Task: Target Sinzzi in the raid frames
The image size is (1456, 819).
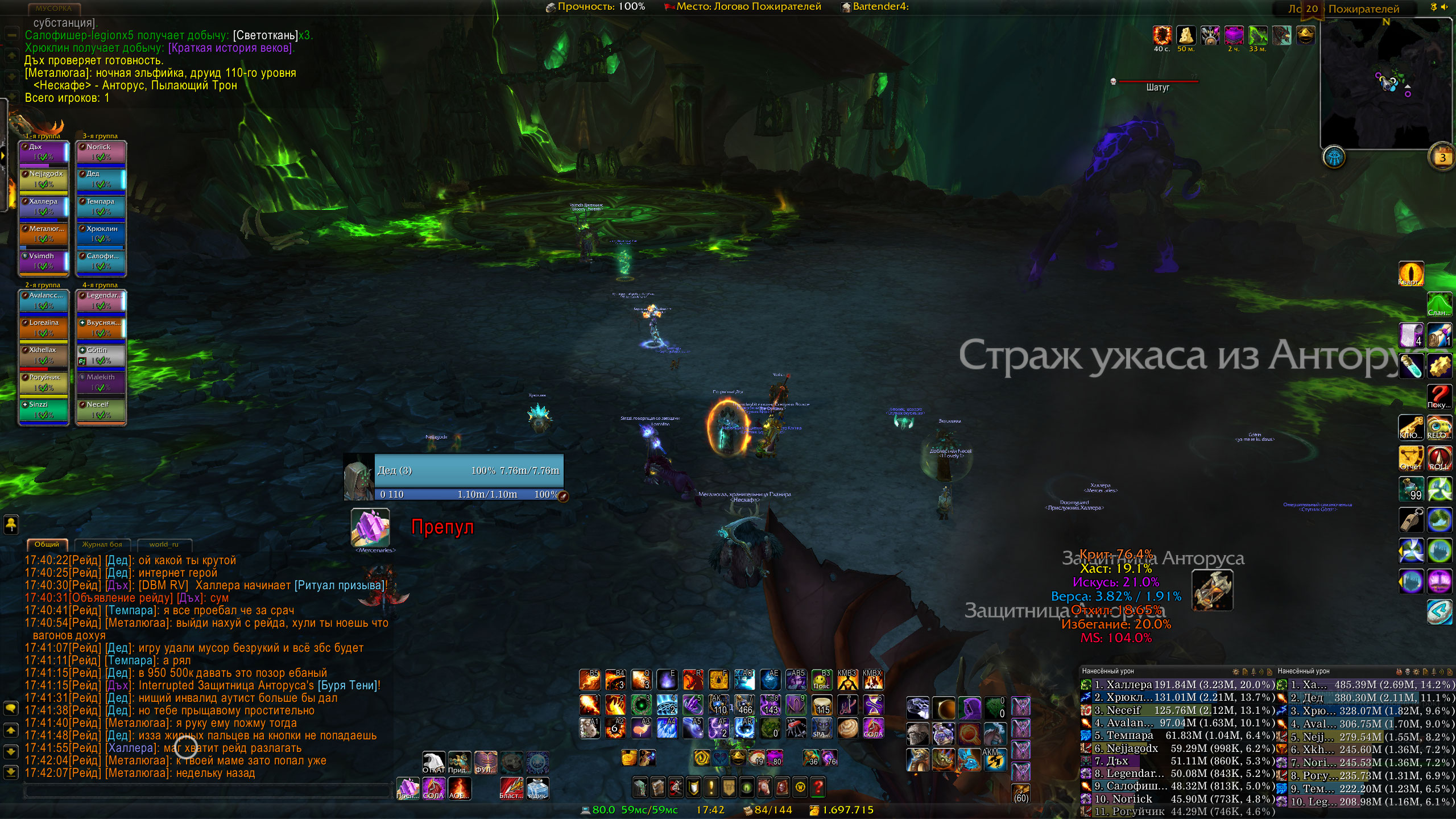Action: tap(44, 409)
